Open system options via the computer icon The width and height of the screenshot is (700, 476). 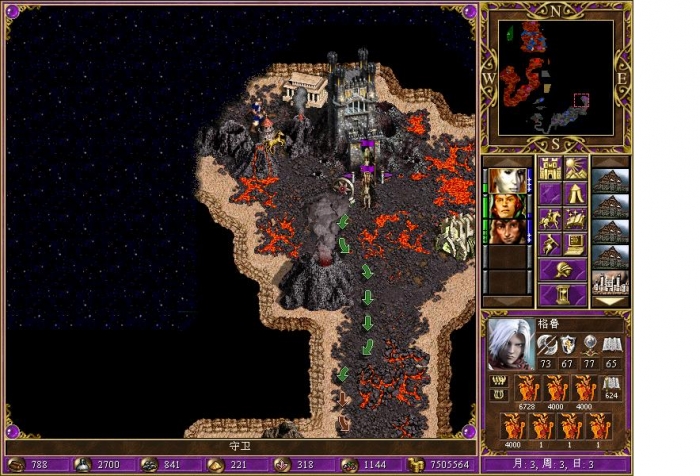coord(575,244)
